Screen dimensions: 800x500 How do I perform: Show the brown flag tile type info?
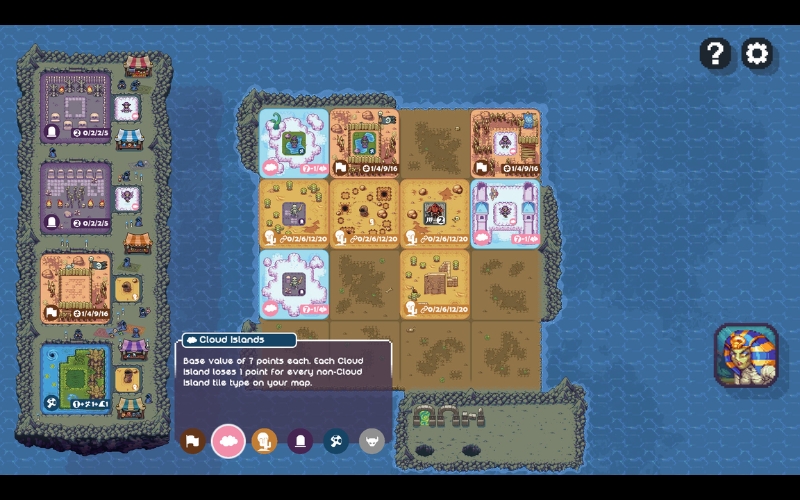click(195, 440)
